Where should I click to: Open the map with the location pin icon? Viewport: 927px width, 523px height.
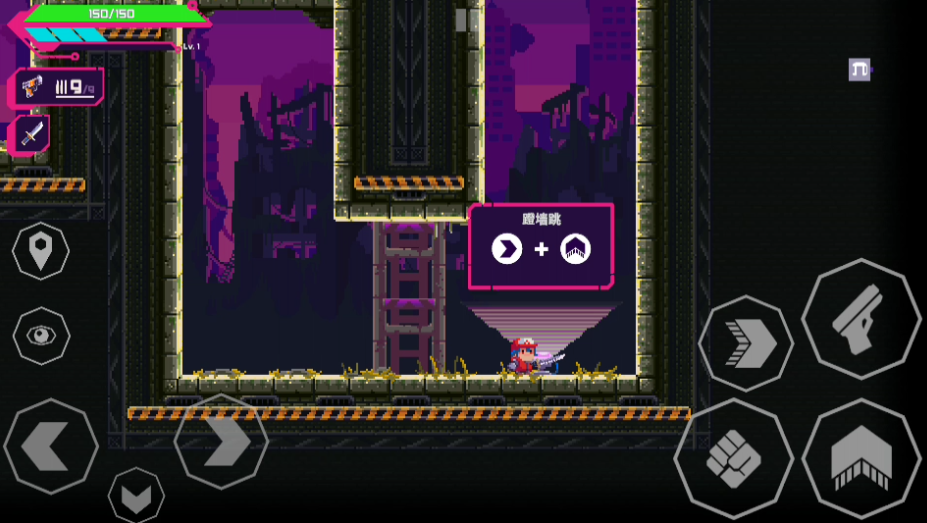[x=41, y=251]
